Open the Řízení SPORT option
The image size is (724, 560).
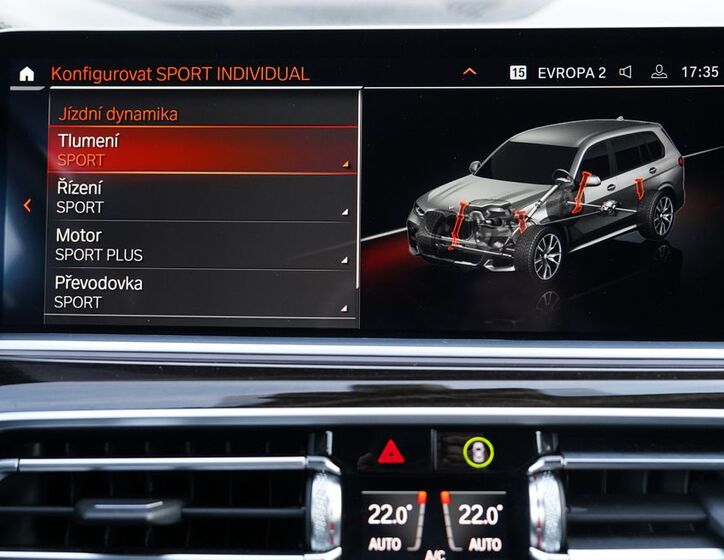[202, 197]
